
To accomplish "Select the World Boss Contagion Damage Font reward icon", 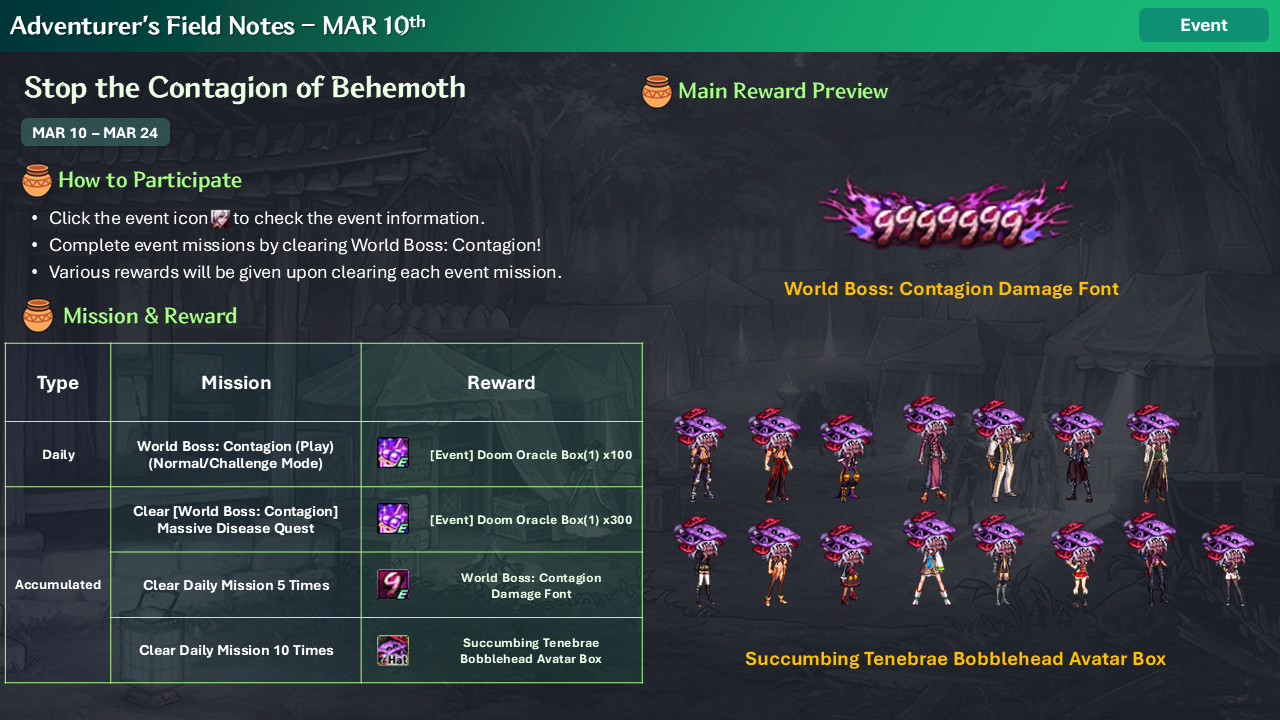I will [392, 584].
